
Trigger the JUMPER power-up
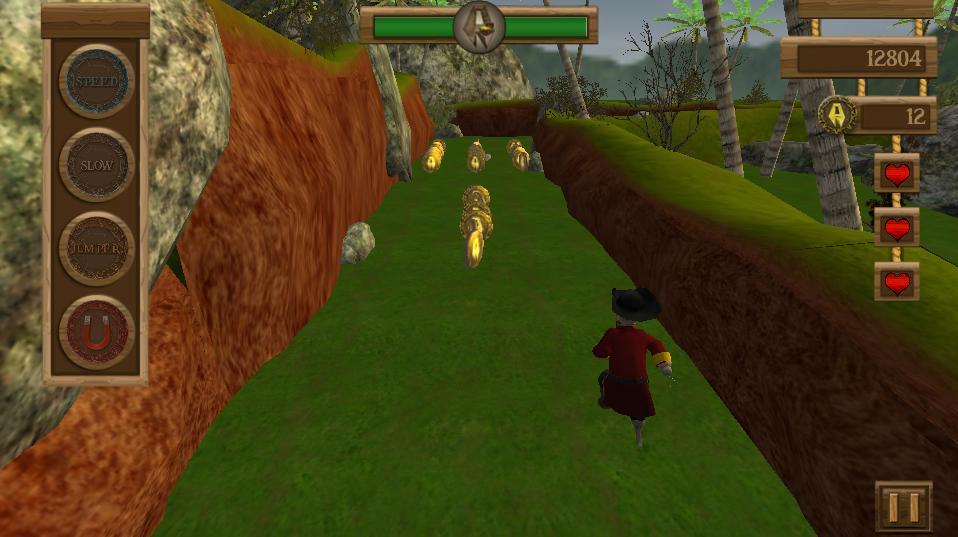coord(96,249)
